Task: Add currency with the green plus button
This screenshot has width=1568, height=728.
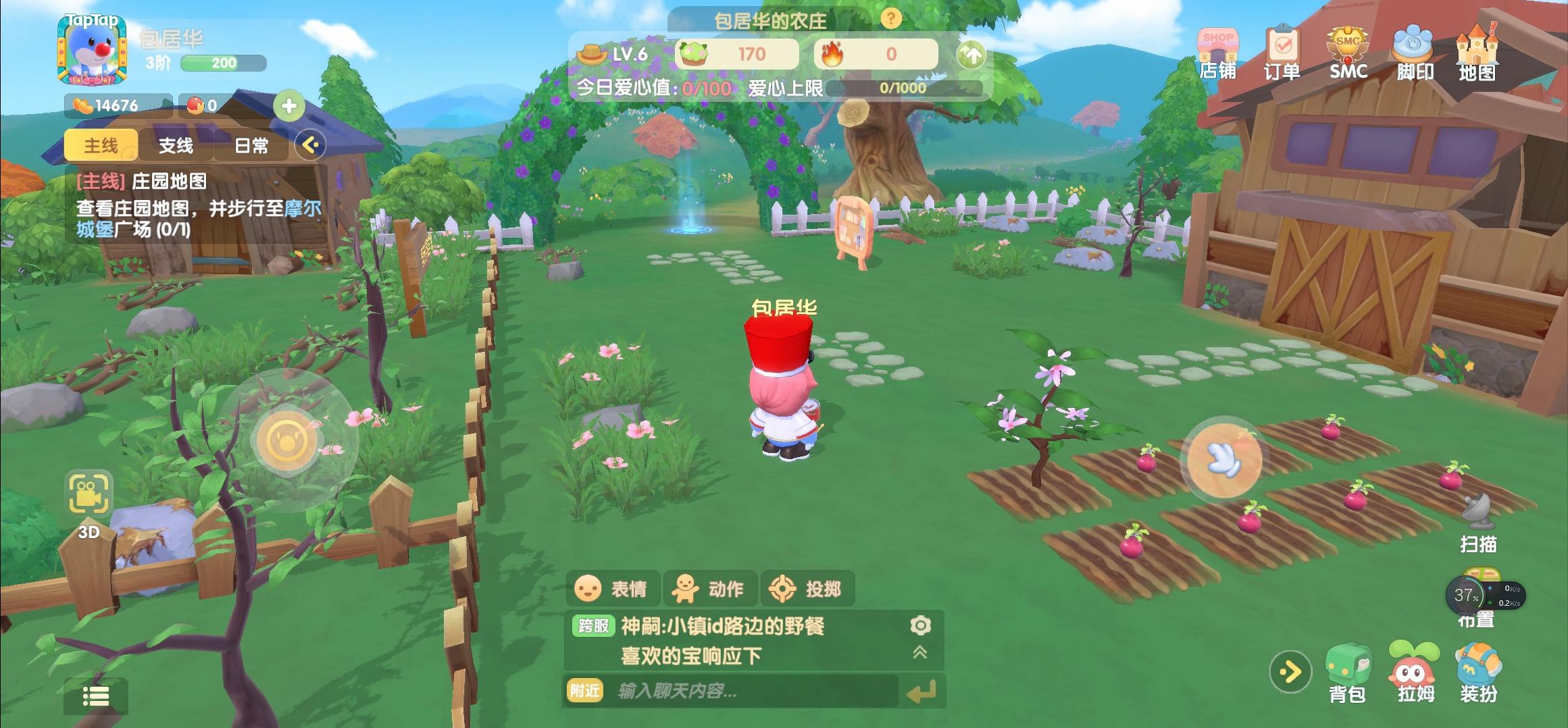Action: (289, 106)
